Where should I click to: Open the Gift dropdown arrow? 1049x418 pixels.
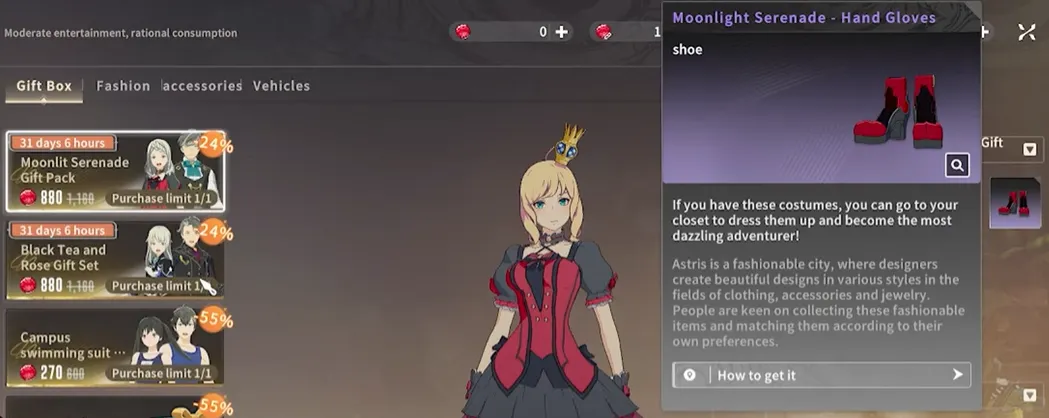coord(1029,149)
